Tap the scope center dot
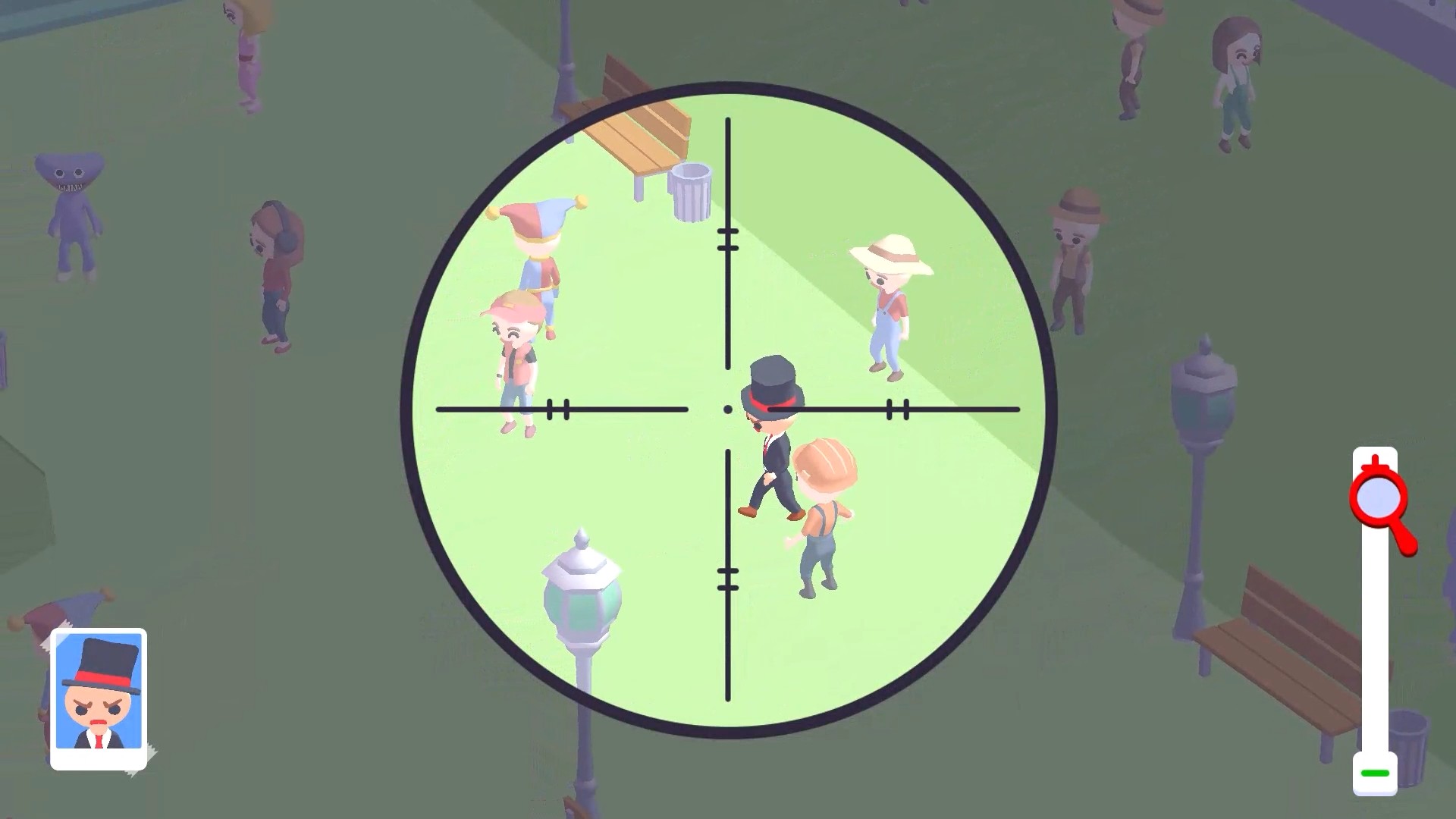This screenshot has width=1456, height=819. coord(729,409)
